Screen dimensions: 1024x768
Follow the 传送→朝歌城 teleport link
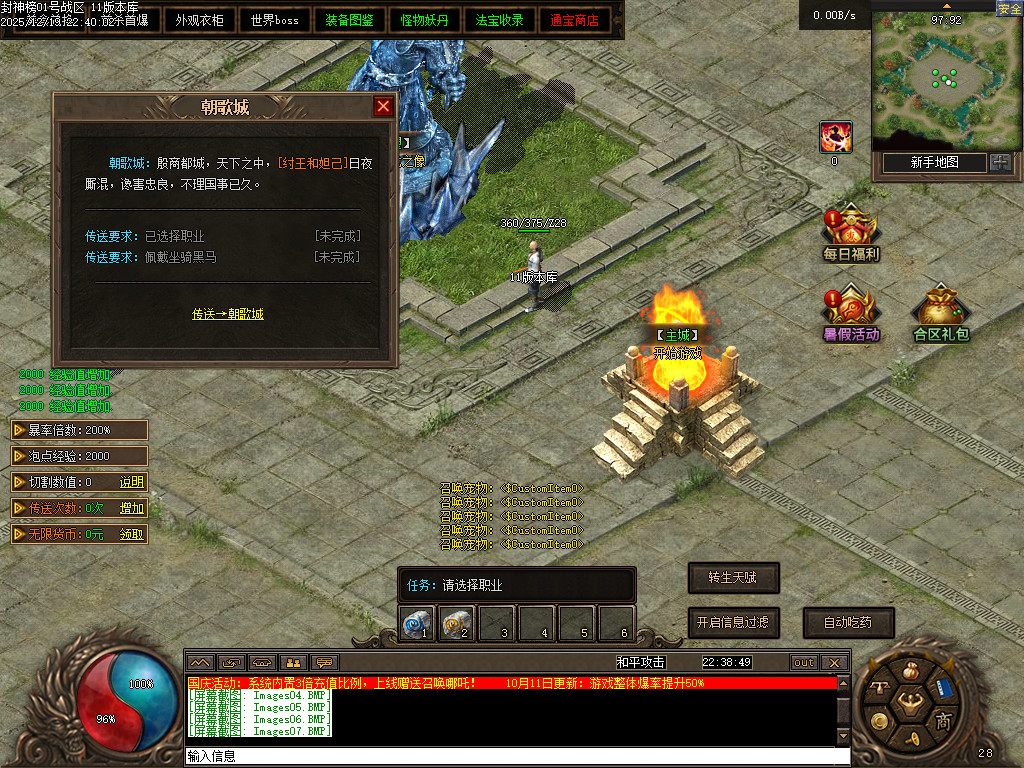(228, 314)
